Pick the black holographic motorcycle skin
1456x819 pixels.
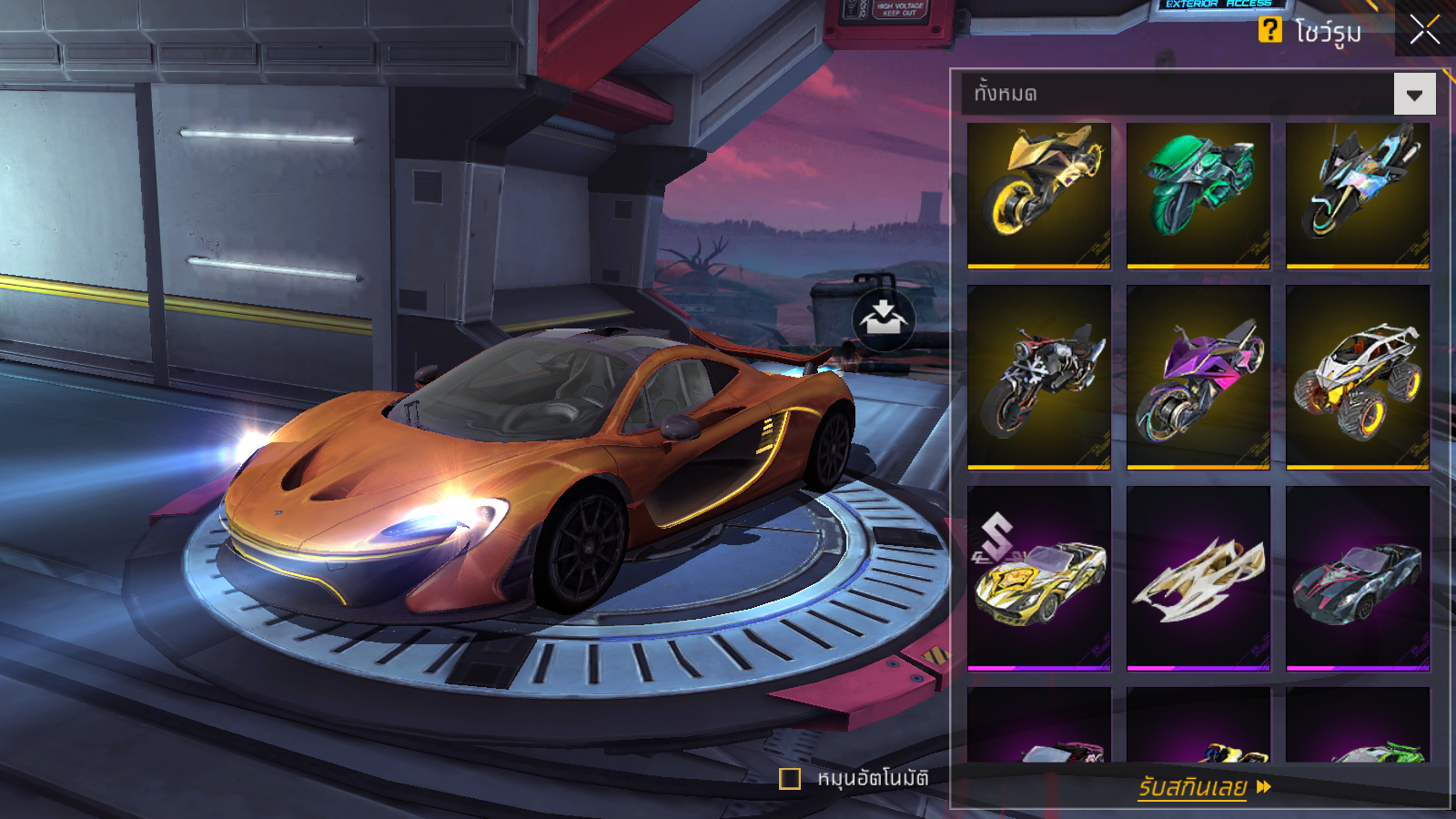pos(1357,195)
